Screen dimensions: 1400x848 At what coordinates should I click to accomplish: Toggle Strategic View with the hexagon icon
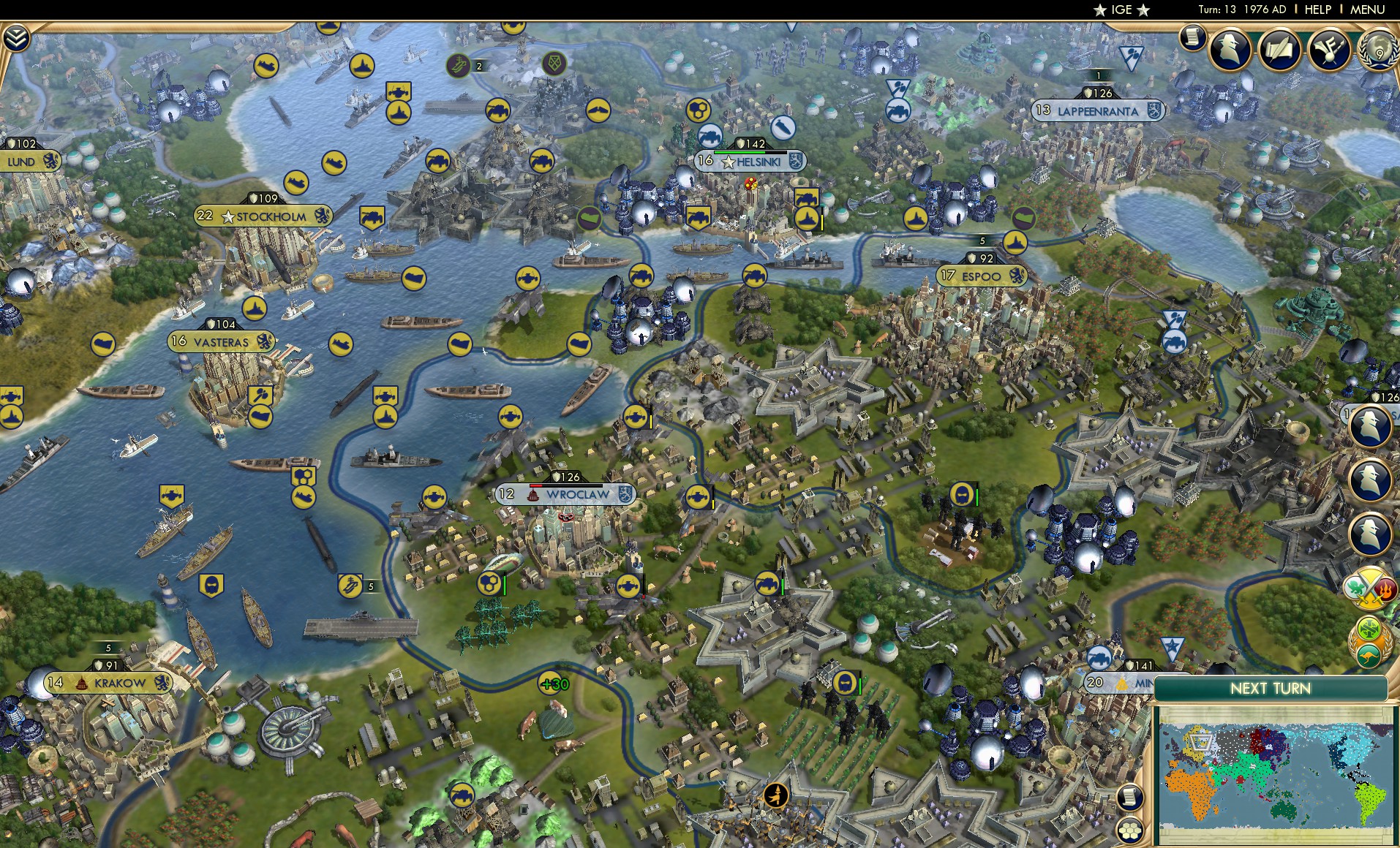1130,831
